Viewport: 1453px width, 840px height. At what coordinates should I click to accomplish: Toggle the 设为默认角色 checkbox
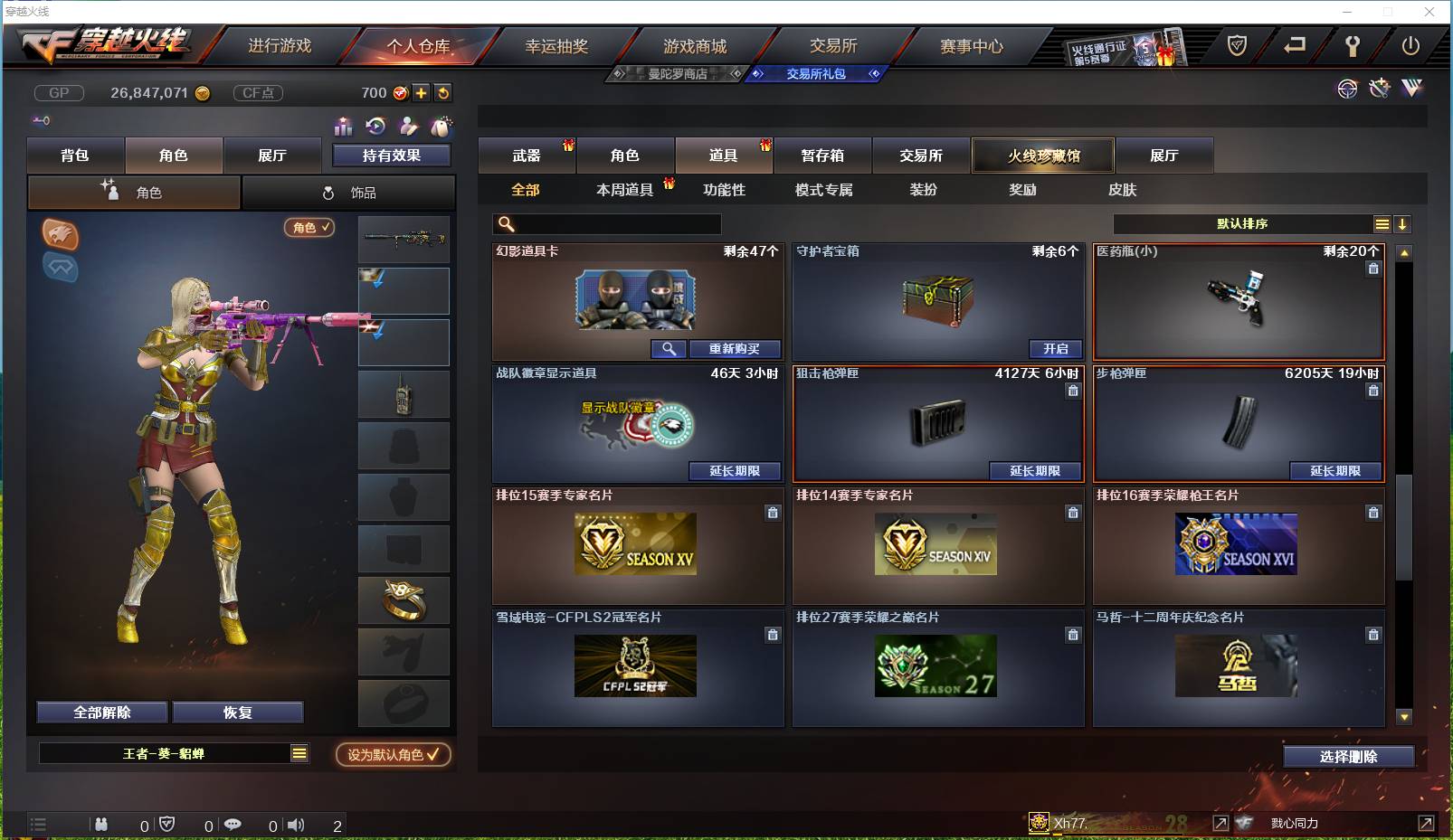pos(393,756)
